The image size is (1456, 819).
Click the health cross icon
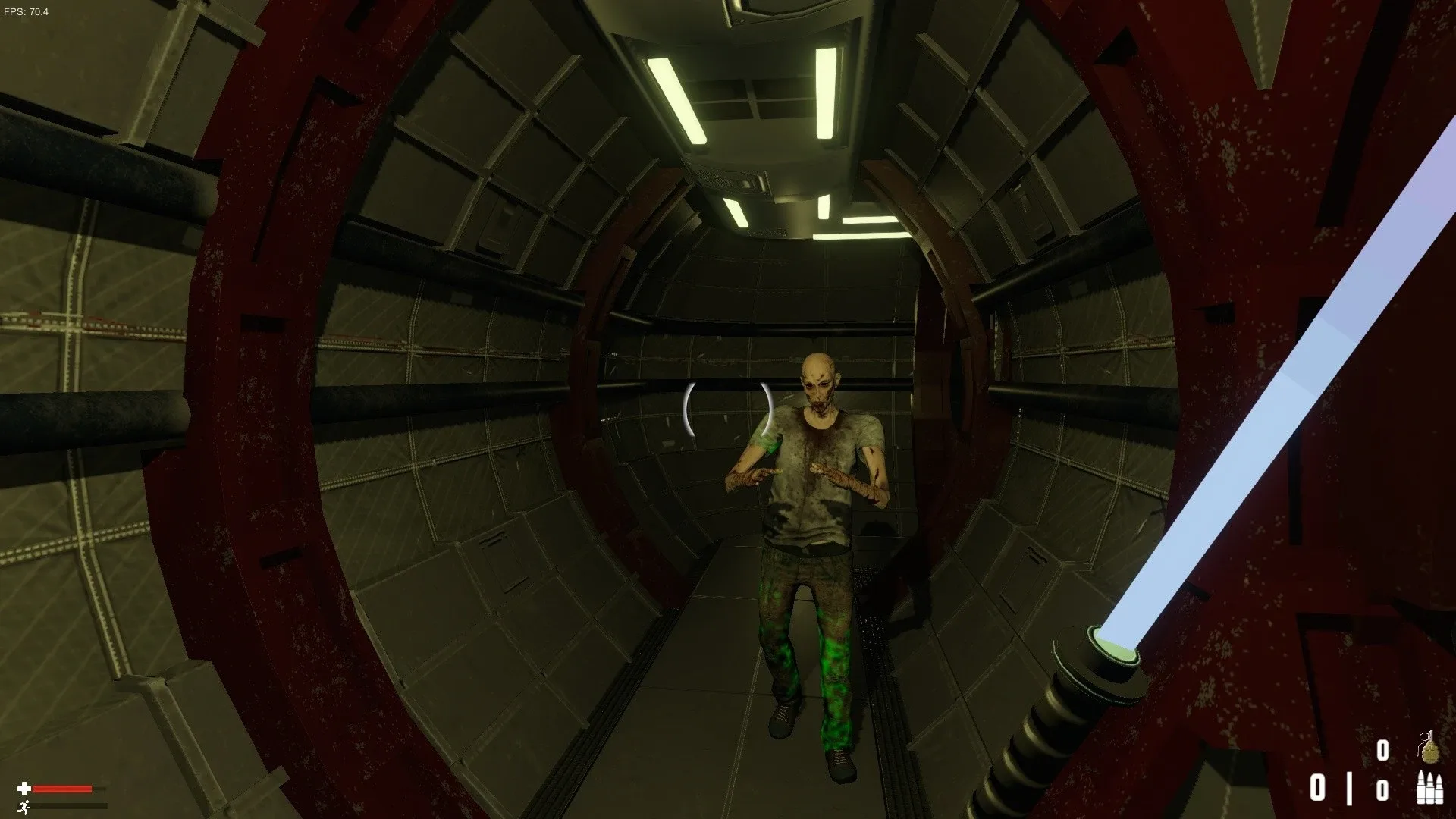[x=25, y=789]
